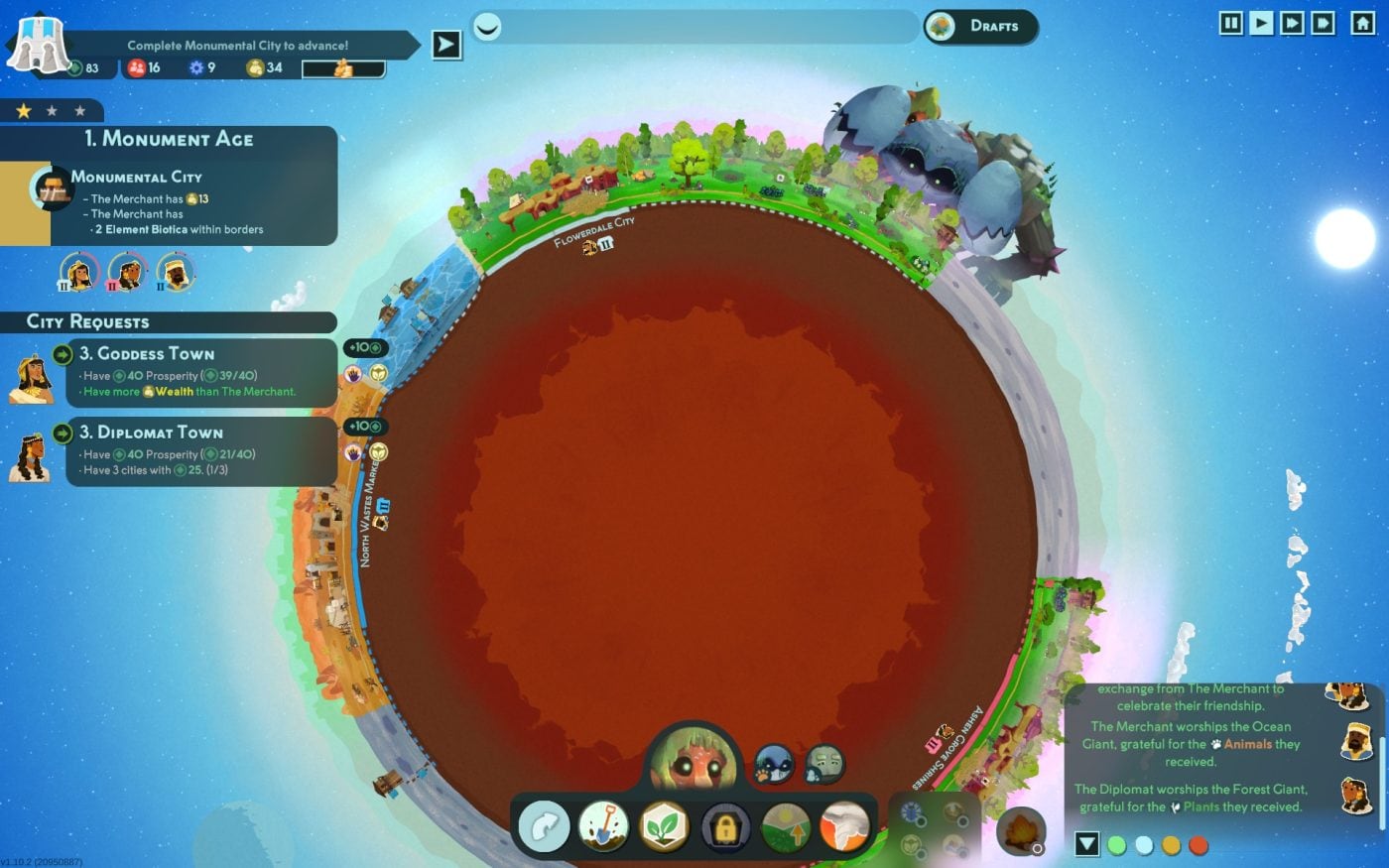
Task: Activate the plant seedling ability
Action: pyautogui.click(x=665, y=826)
